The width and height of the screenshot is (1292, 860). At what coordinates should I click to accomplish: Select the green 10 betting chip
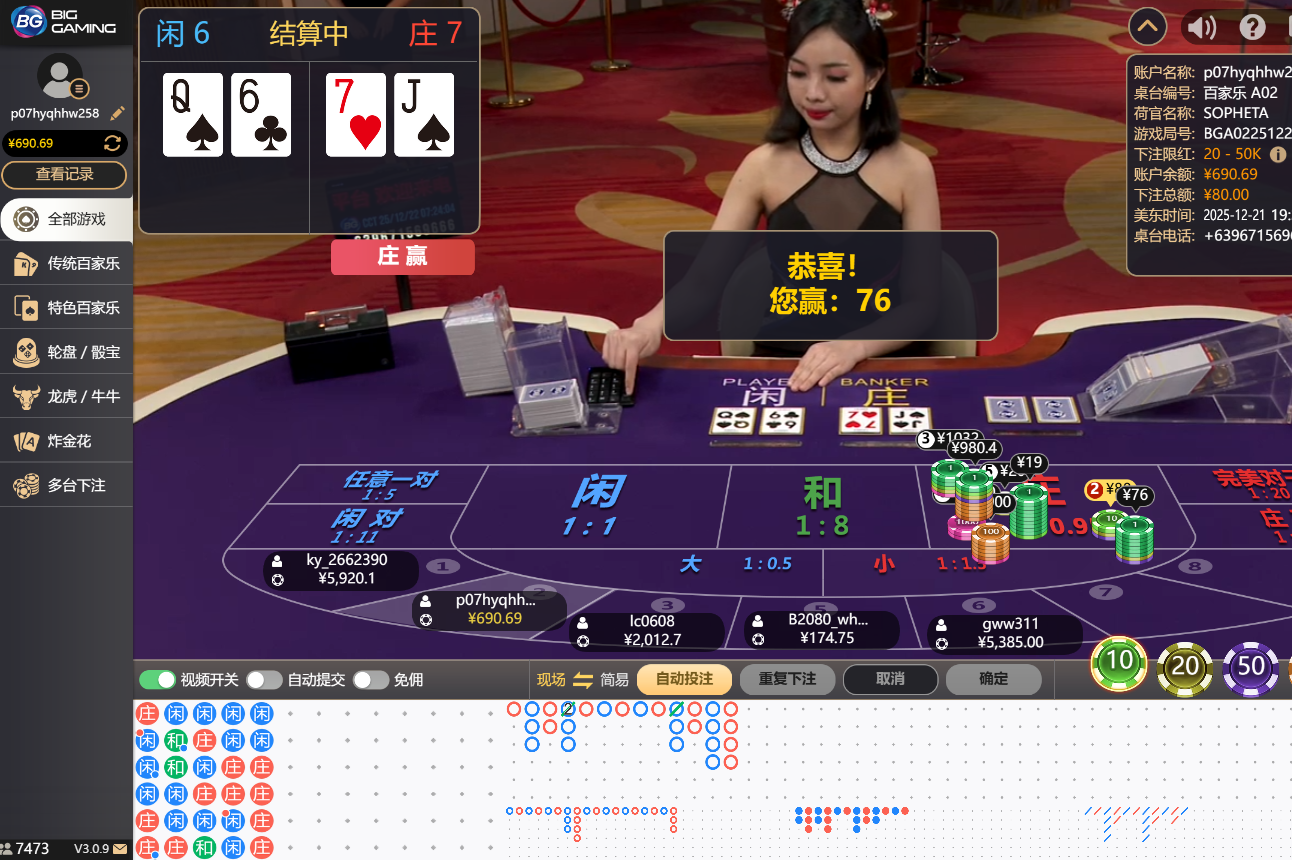pos(1119,663)
